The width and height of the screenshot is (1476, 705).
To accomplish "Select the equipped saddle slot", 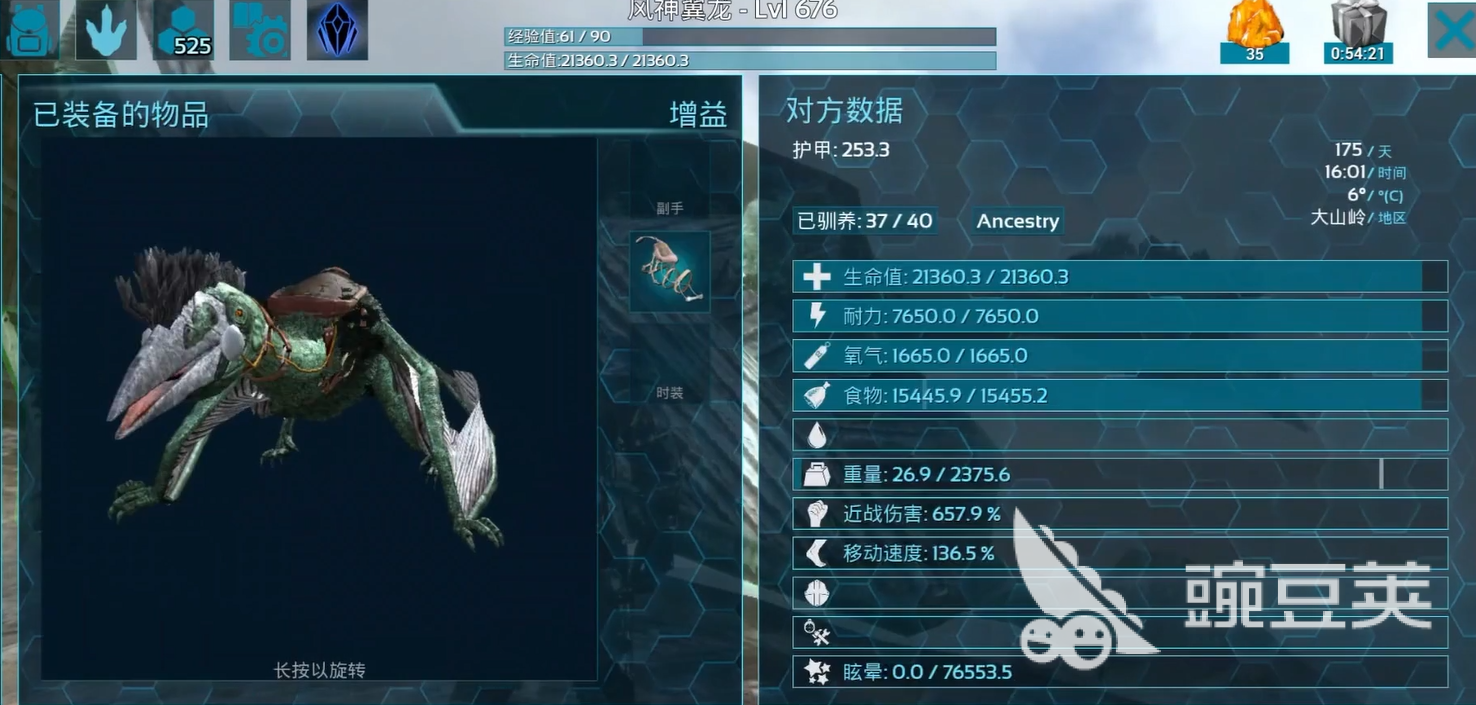I will [669, 271].
